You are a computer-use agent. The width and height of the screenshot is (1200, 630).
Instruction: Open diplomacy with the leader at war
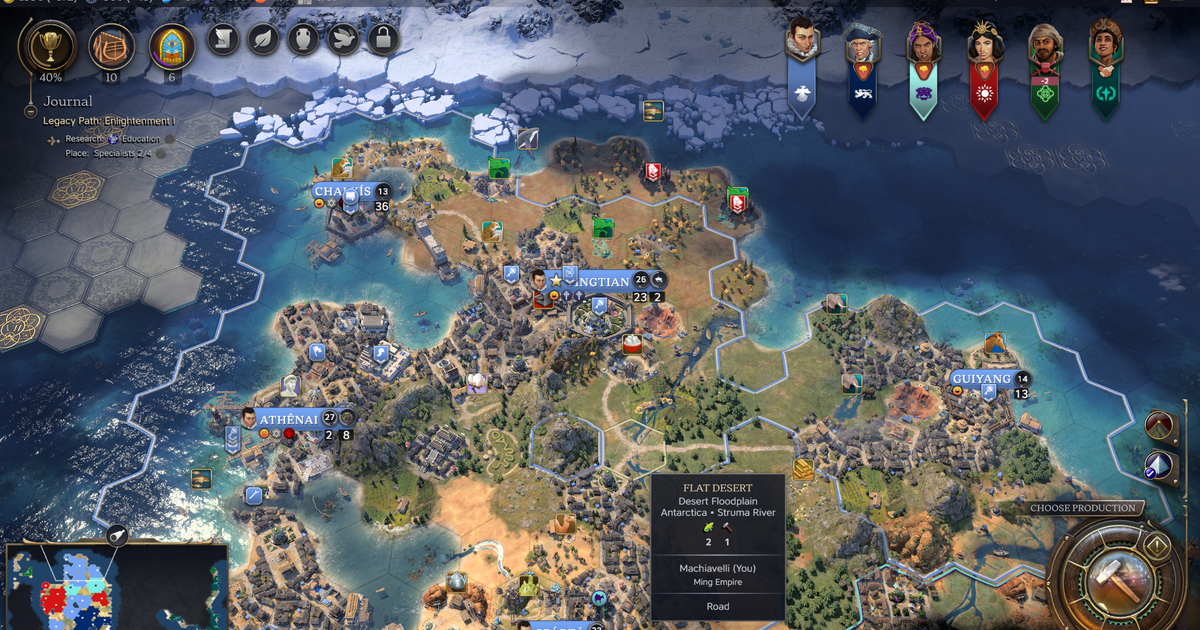point(1044,42)
